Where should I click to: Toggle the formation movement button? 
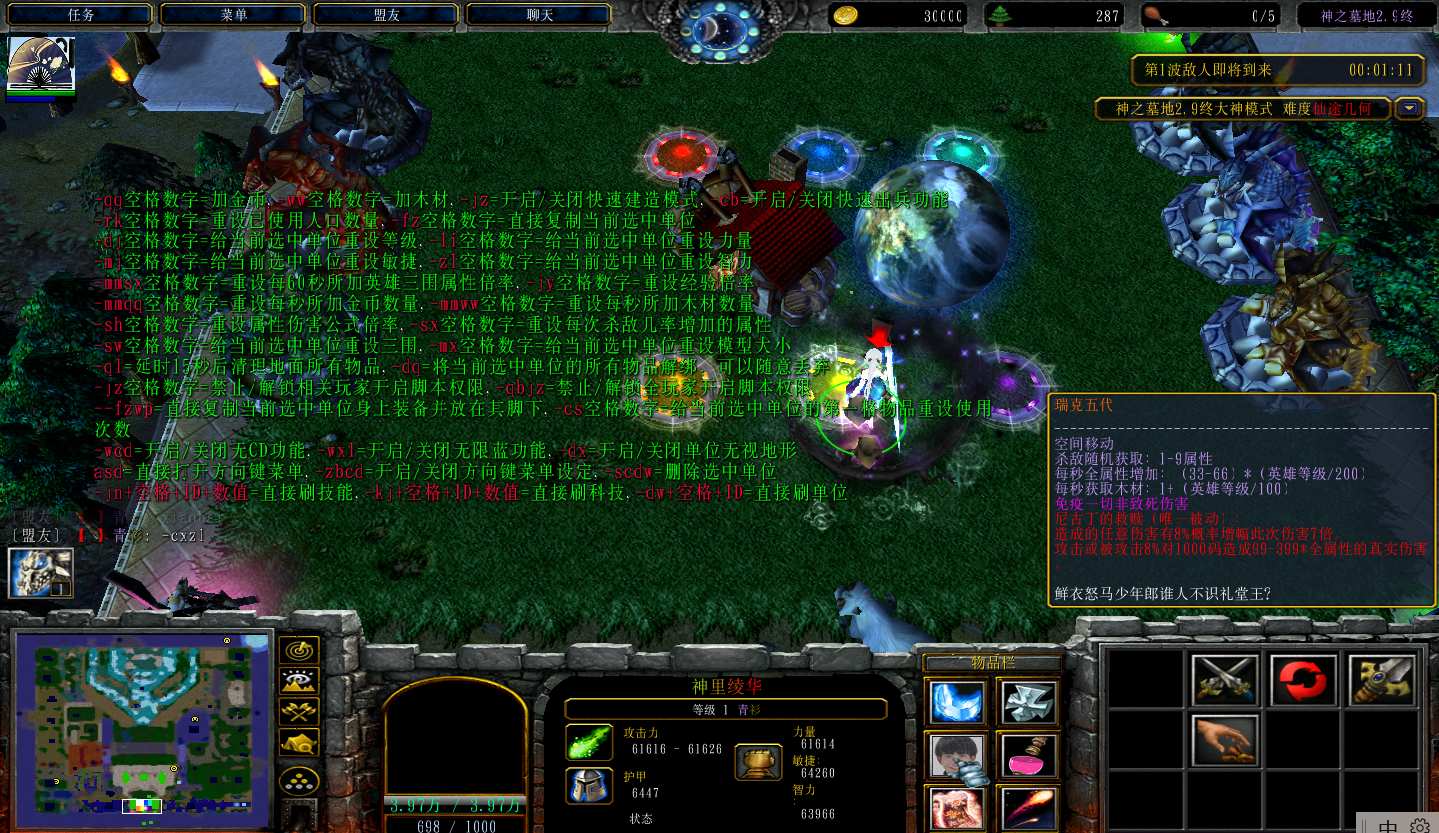[298, 780]
